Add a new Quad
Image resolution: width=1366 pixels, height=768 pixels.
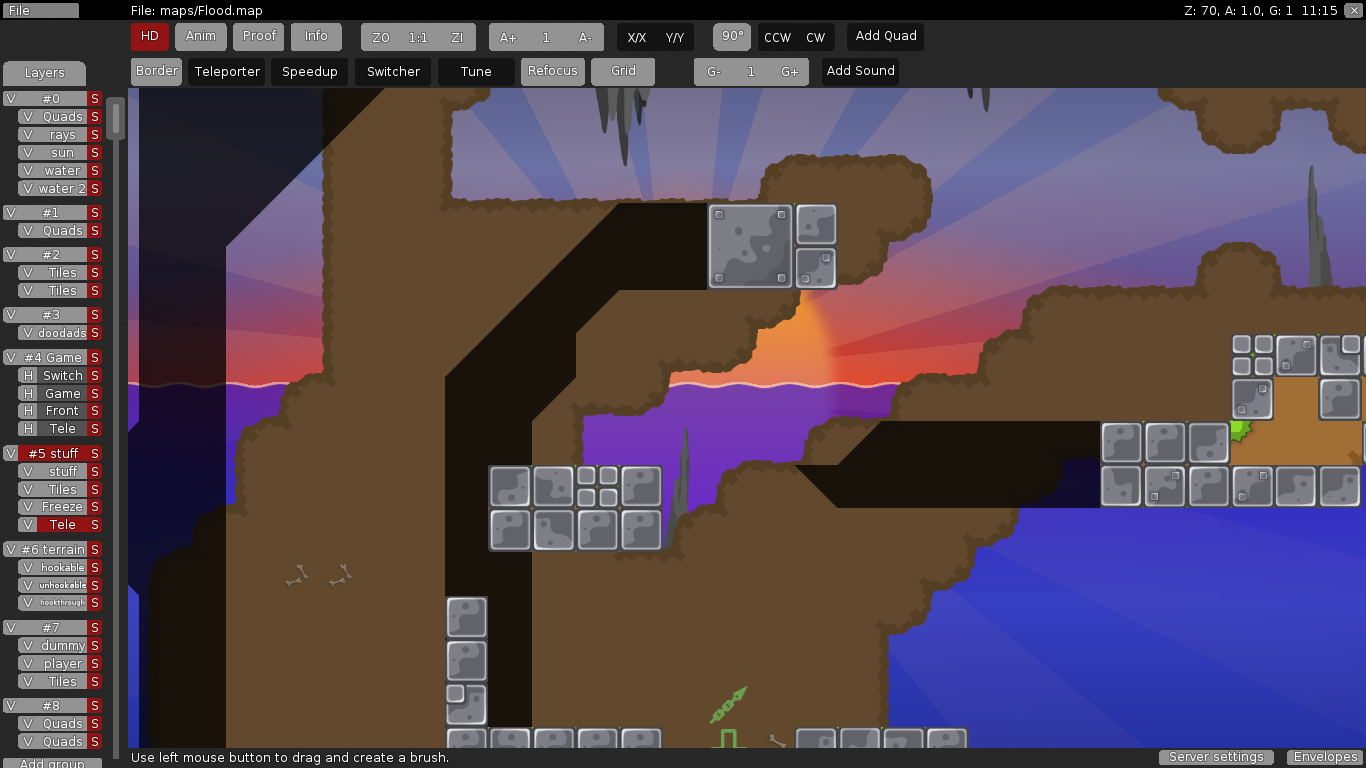click(x=884, y=36)
